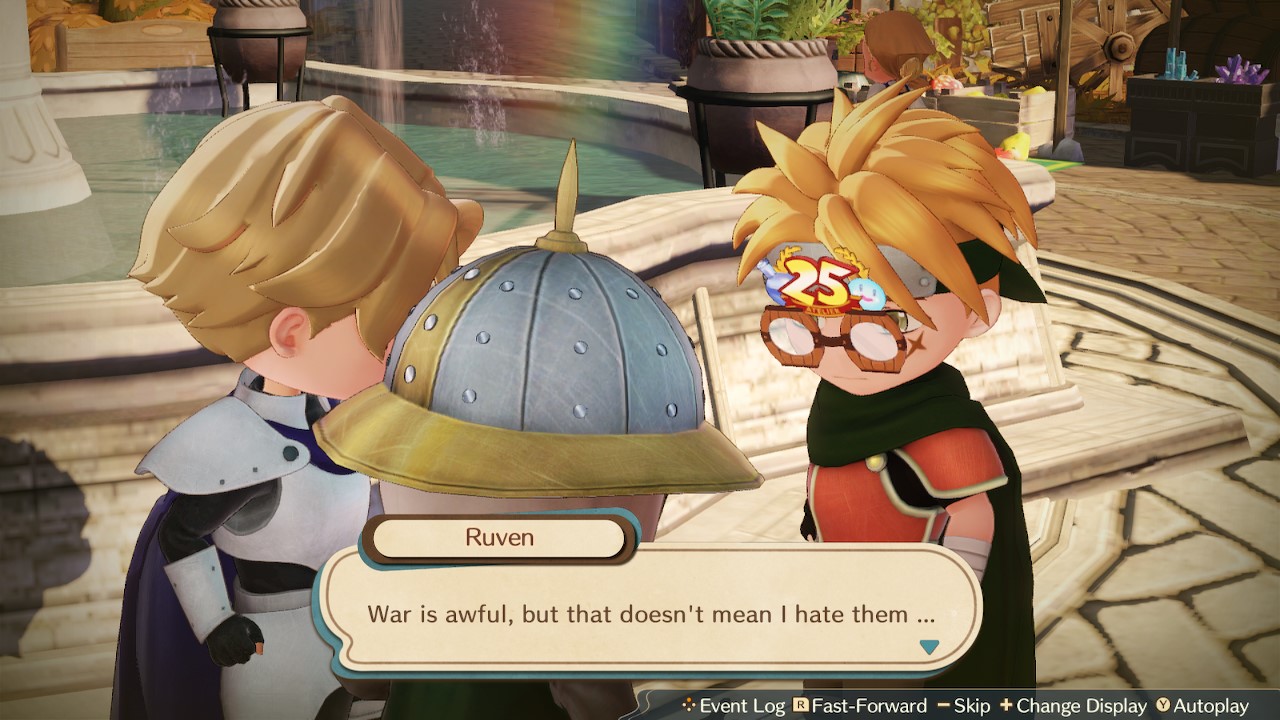The height and width of the screenshot is (720, 1280).
Task: Select "Event Log" from the bottom menu bar
Action: [x=745, y=705]
